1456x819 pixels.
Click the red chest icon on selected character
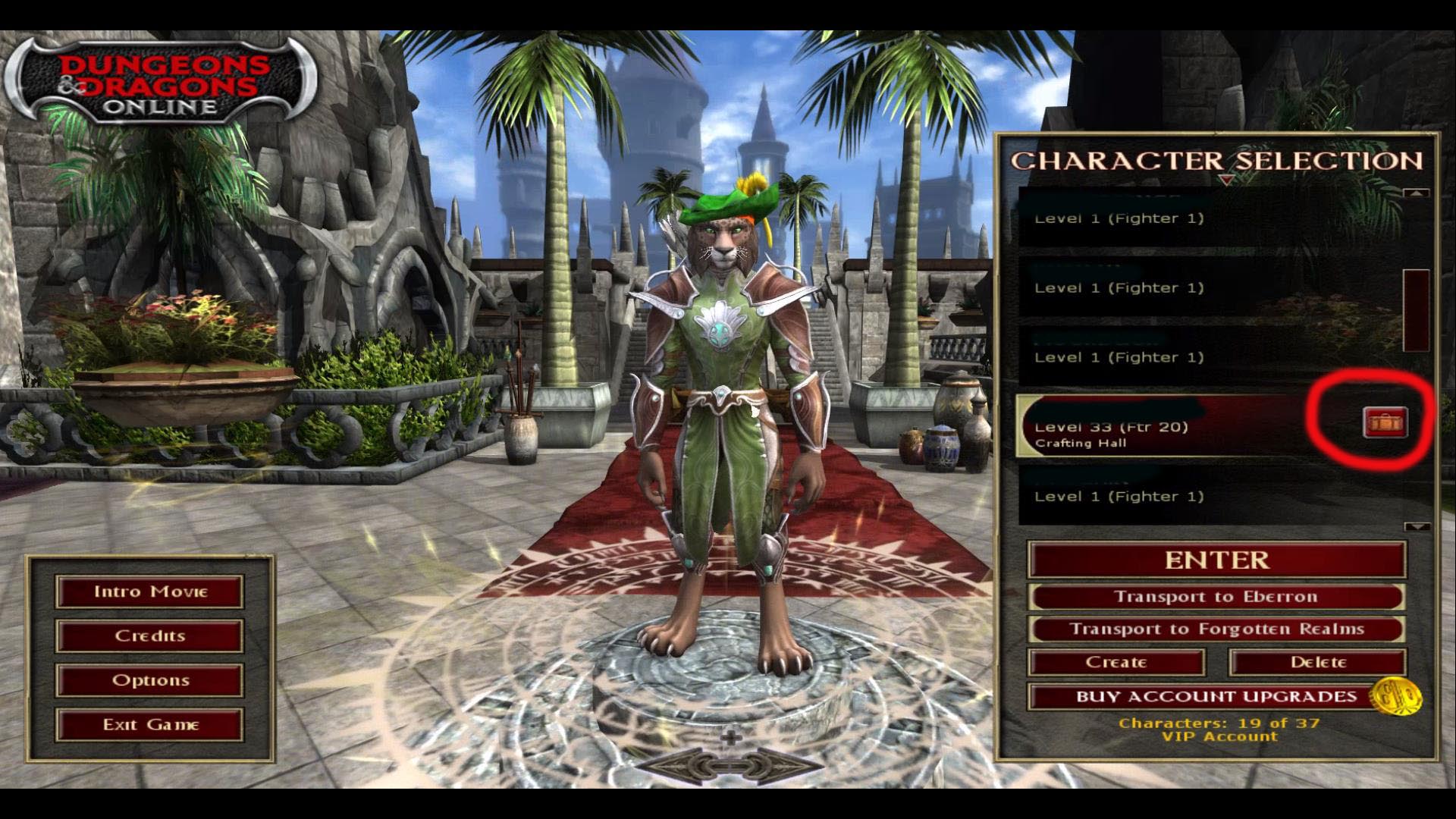pyautogui.click(x=1385, y=422)
